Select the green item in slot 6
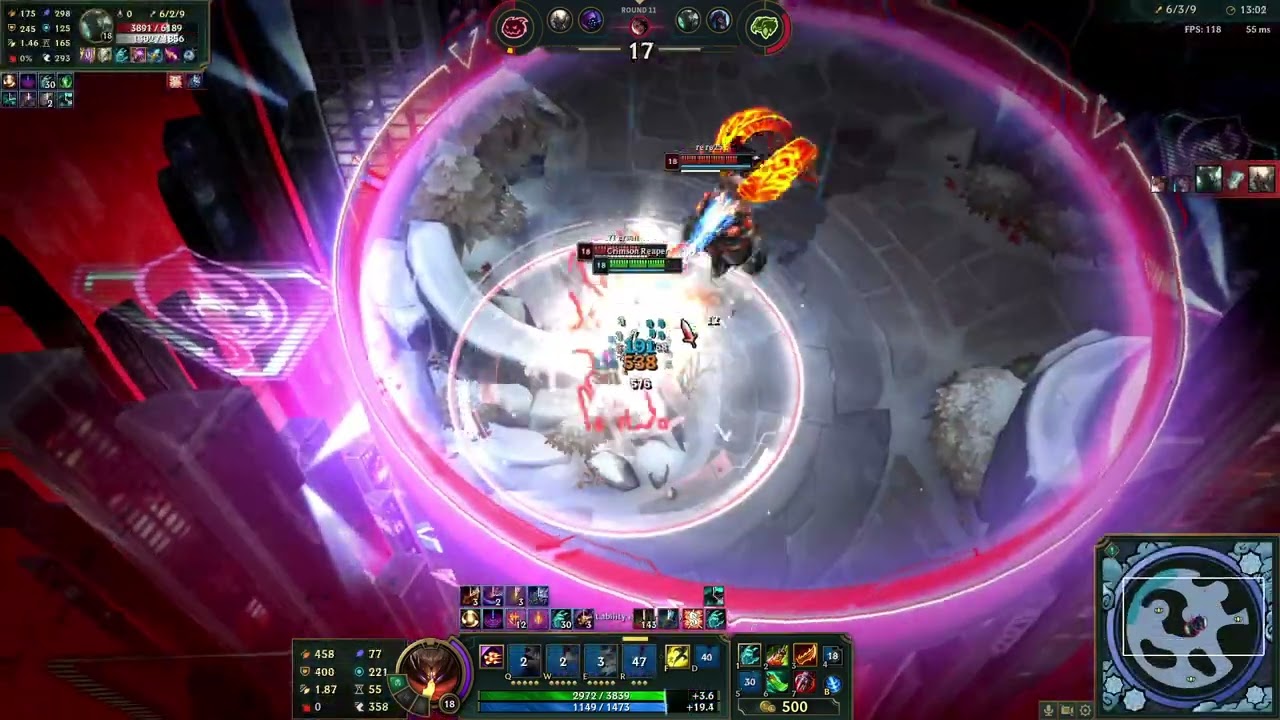Image resolution: width=1280 pixels, height=720 pixels. coord(777,683)
